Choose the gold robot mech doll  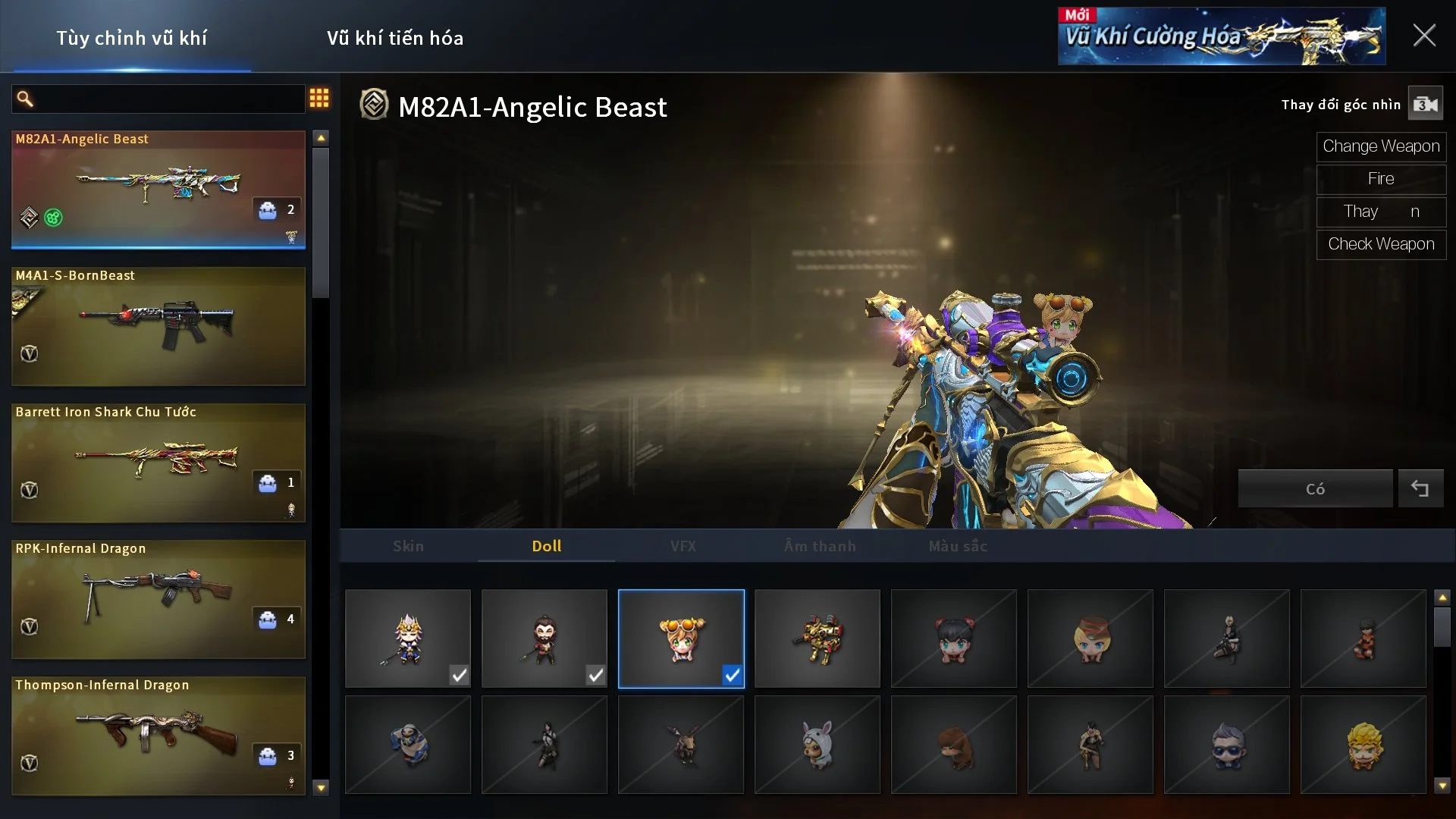coord(817,639)
